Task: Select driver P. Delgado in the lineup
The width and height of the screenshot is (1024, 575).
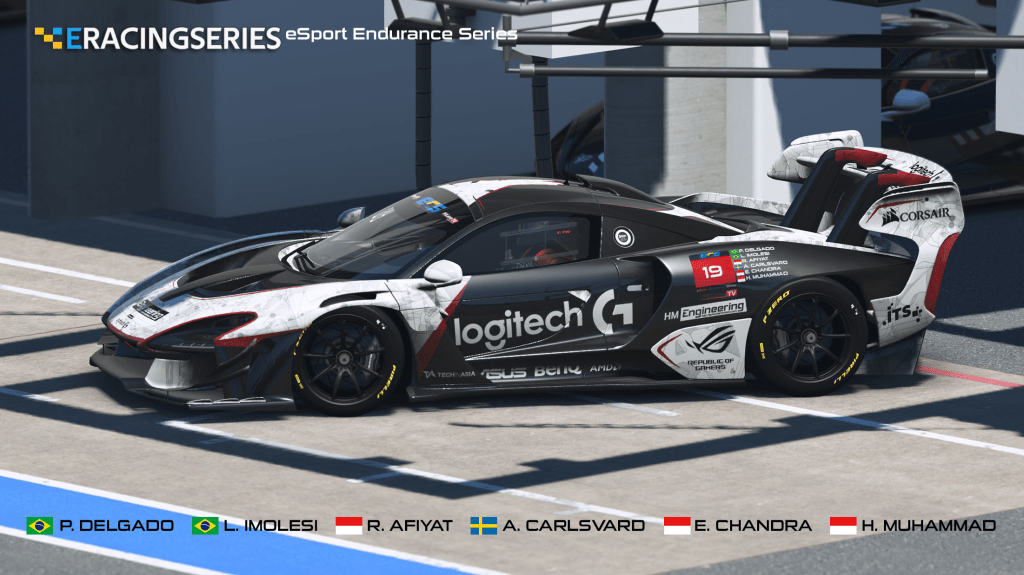Action: coord(101,525)
